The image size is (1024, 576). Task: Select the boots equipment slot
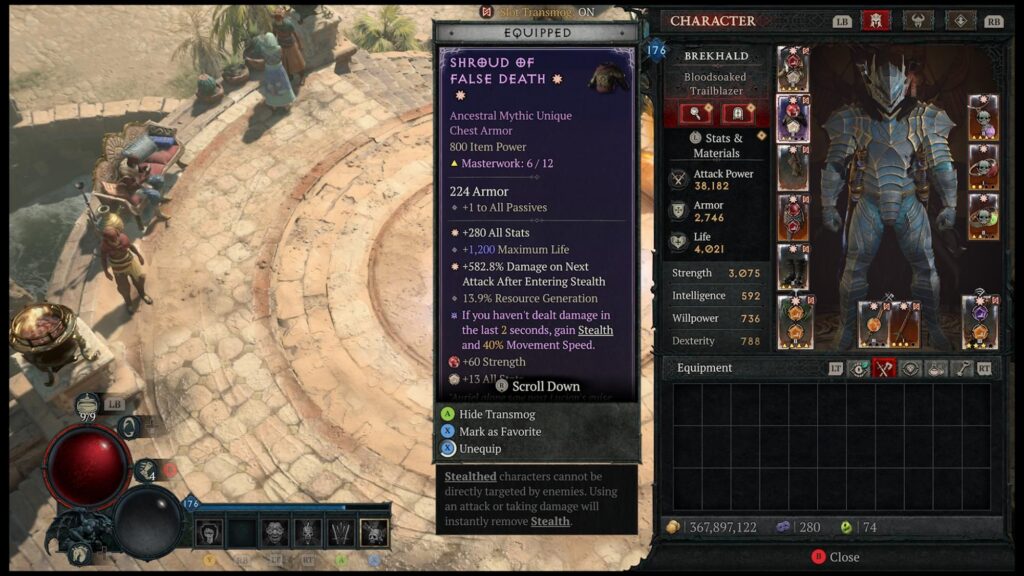793,267
